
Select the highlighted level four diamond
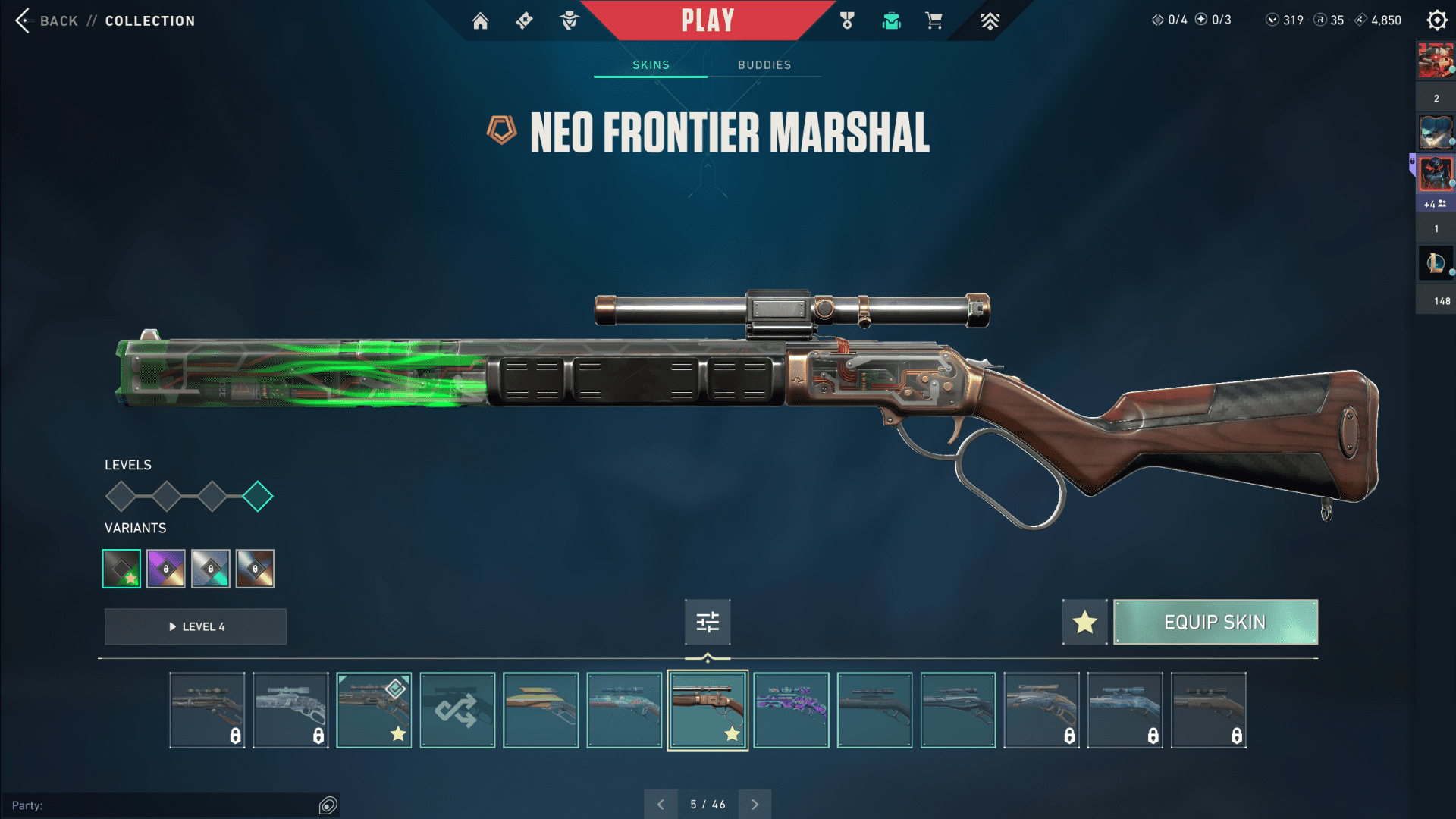(x=258, y=497)
